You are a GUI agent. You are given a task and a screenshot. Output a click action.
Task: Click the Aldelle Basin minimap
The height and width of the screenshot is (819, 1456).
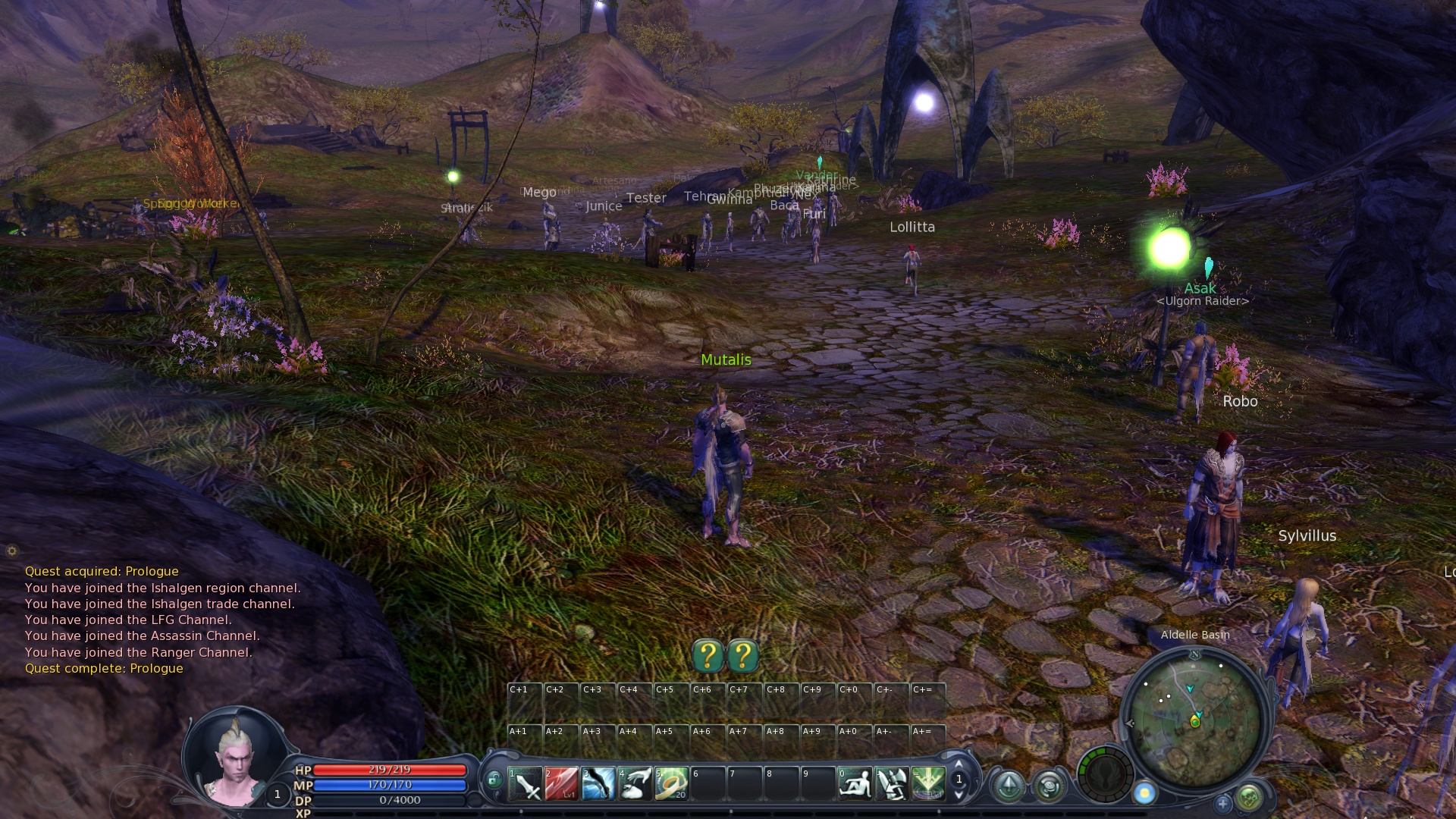tap(1194, 718)
